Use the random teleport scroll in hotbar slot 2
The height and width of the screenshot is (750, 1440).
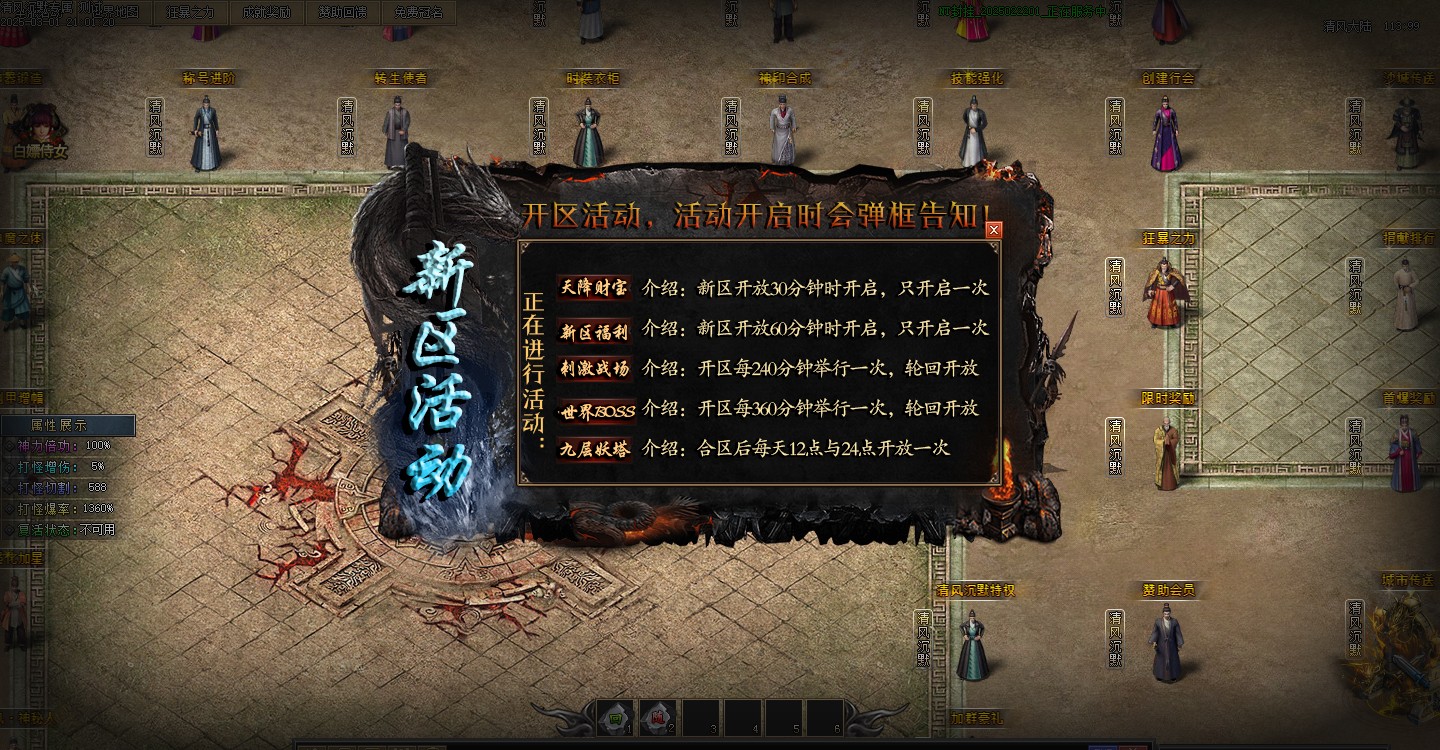[x=657, y=718]
